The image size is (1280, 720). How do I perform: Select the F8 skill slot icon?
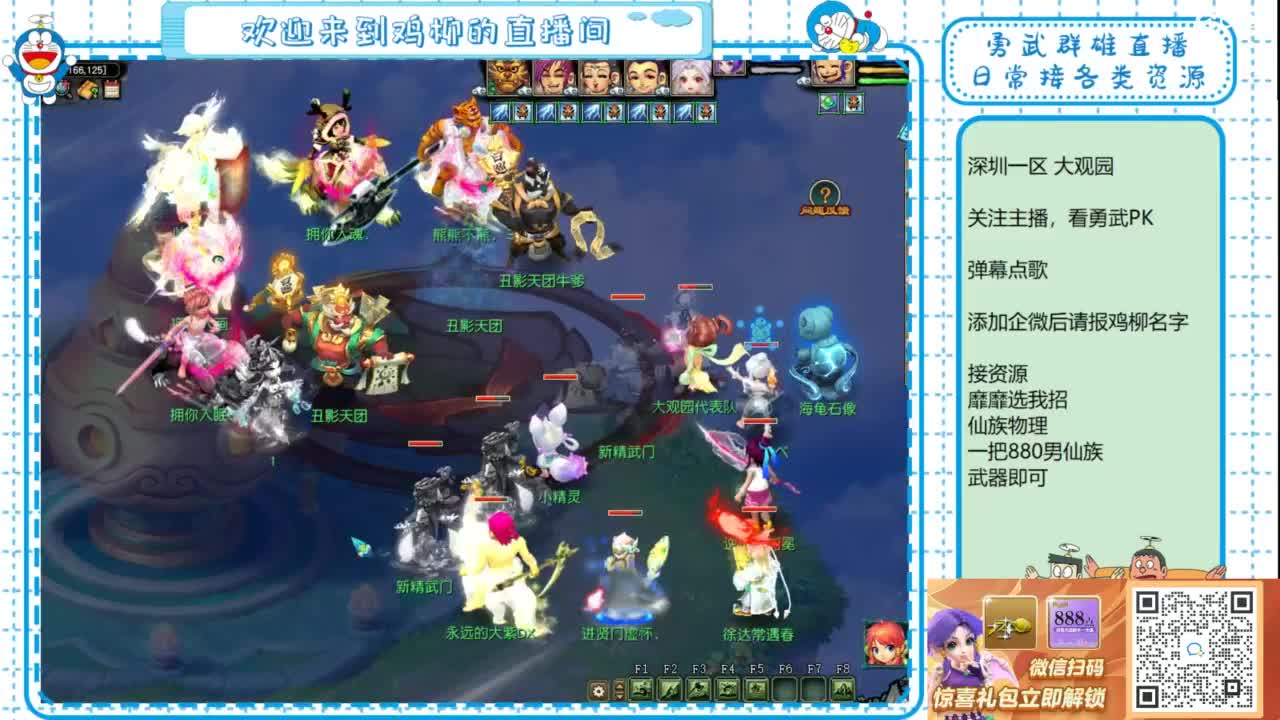click(x=842, y=690)
